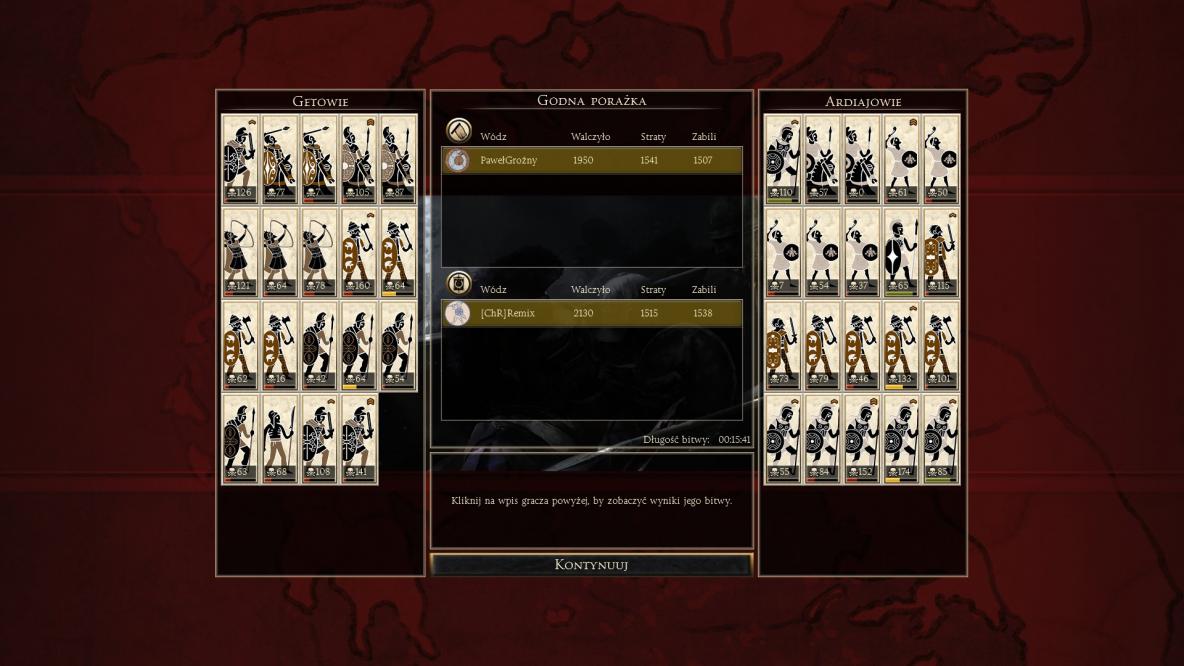The width and height of the screenshot is (1184, 666).
Task: Select Getowie swordsman card with 108 kills
Action: [x=319, y=438]
